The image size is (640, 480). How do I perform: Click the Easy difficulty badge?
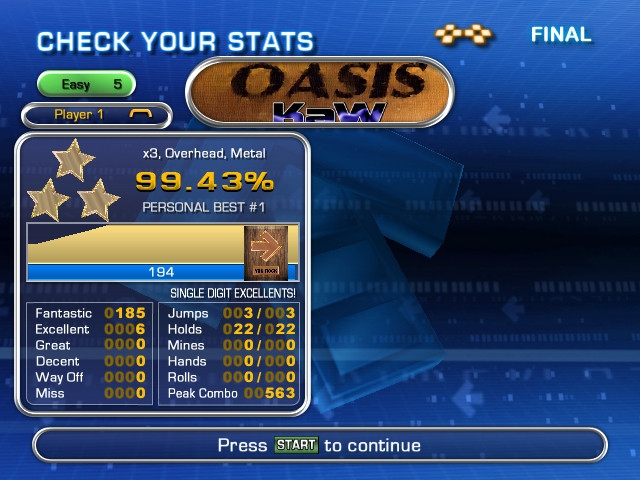pyautogui.click(x=86, y=85)
